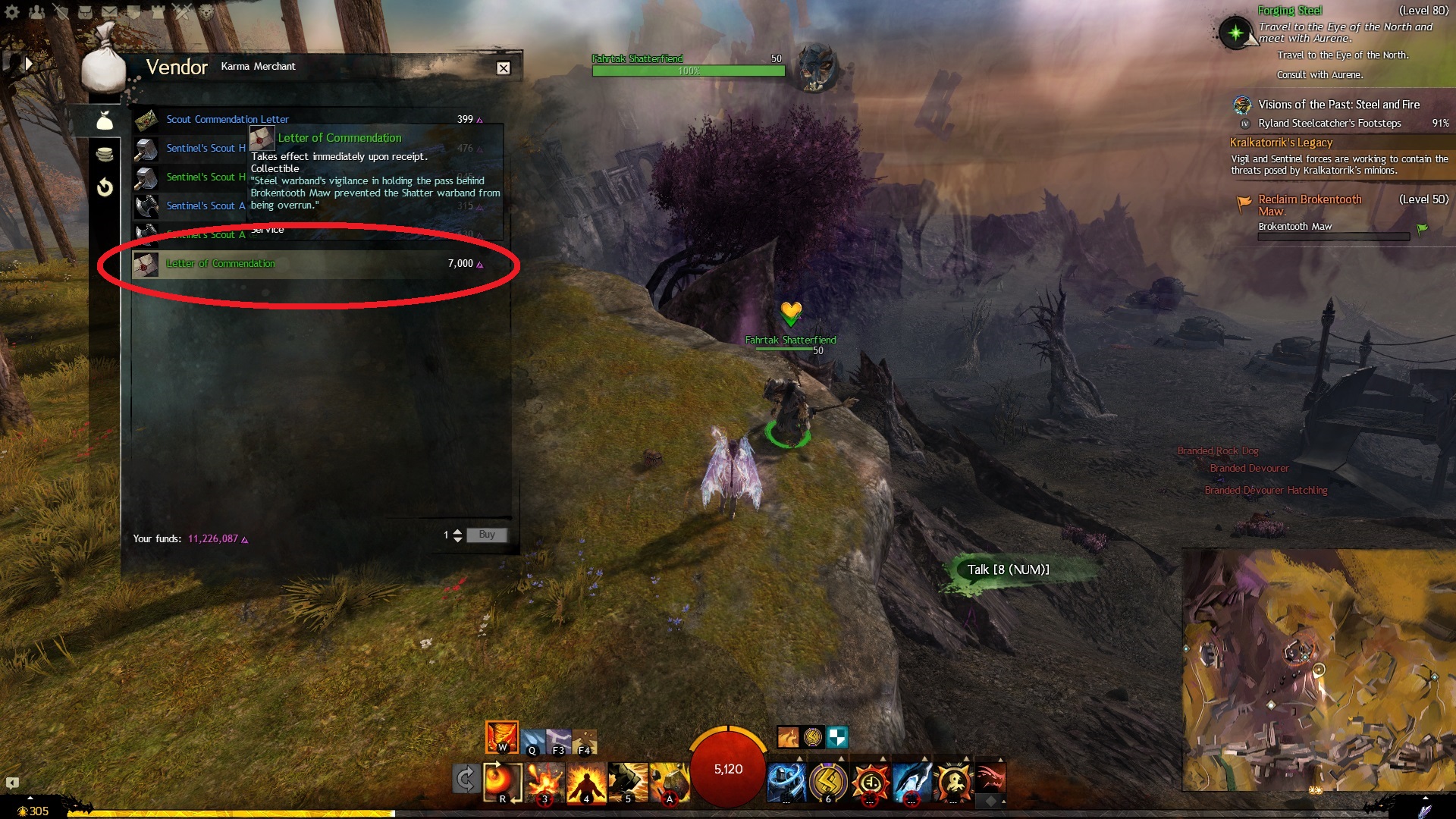Click the world minimap
Screen dimensions: 1456x819
(x=1318, y=670)
